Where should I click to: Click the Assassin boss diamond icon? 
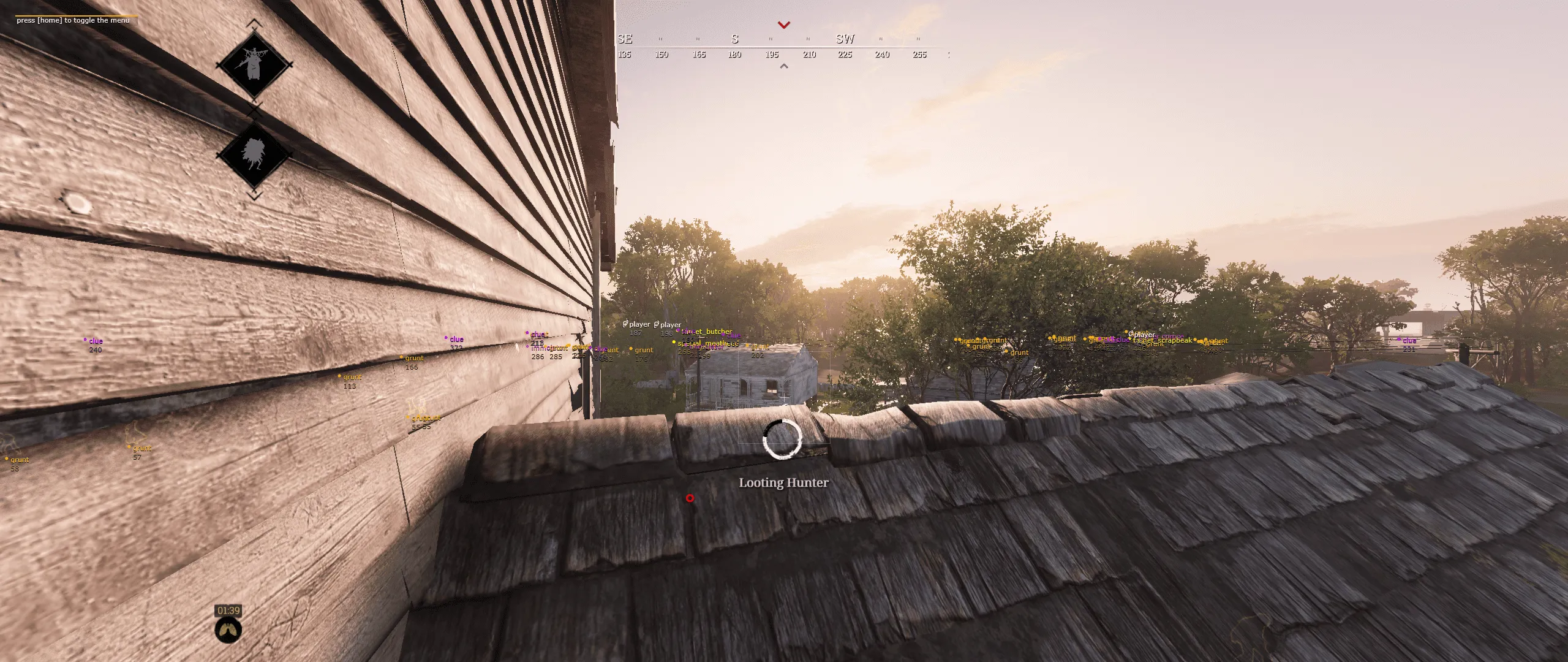click(253, 154)
